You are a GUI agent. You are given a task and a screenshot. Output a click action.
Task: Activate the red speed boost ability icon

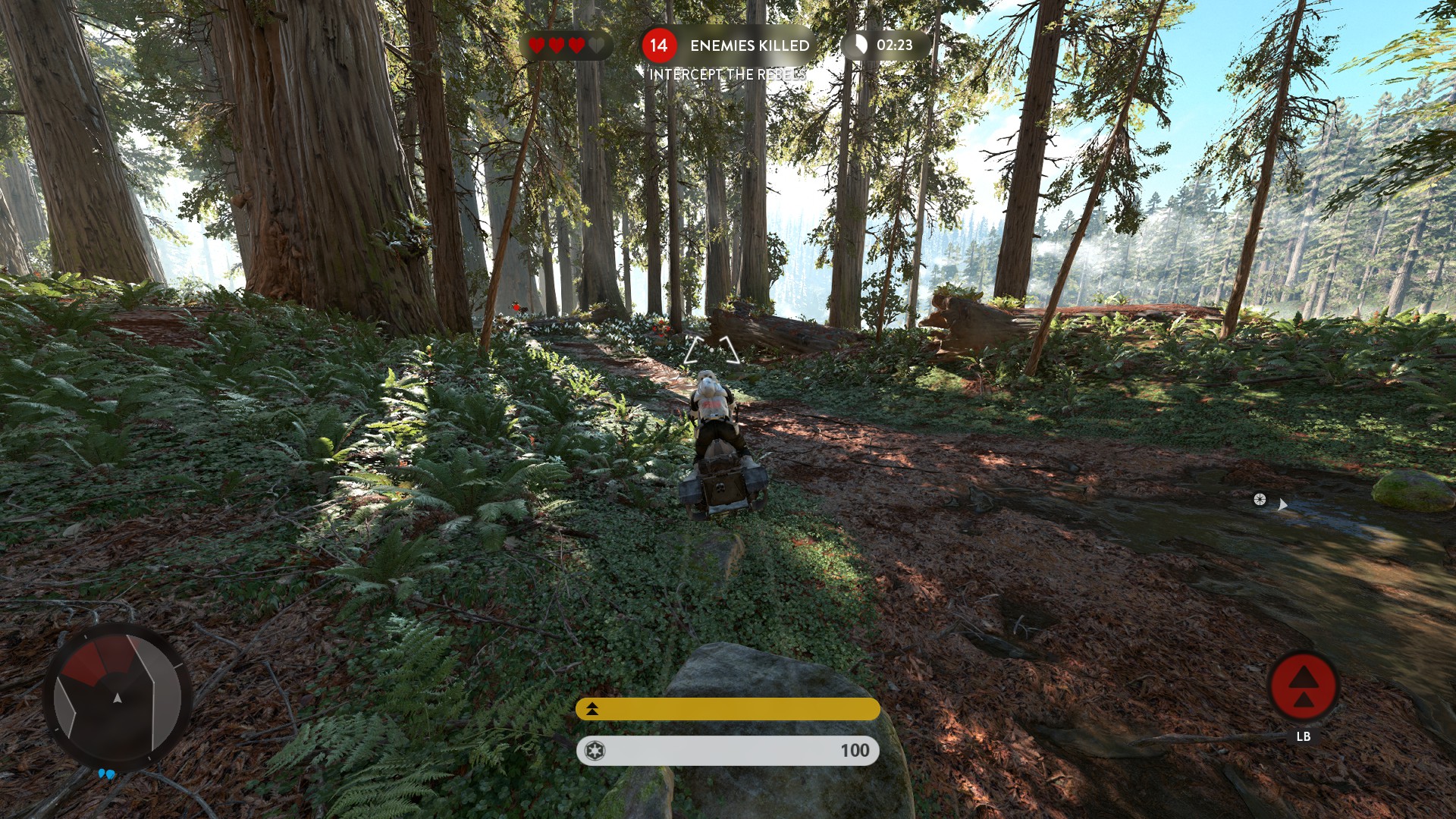click(1303, 686)
